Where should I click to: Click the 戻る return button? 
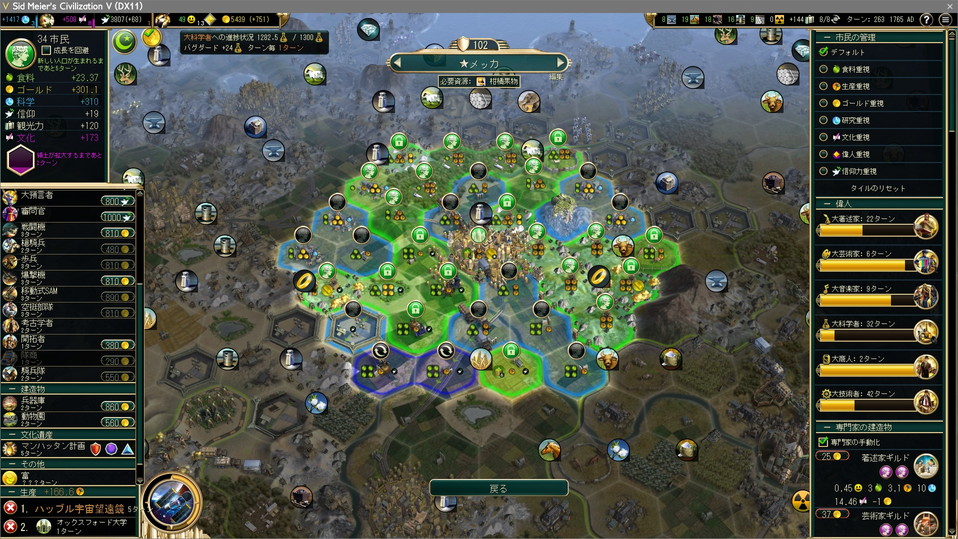[x=498, y=488]
